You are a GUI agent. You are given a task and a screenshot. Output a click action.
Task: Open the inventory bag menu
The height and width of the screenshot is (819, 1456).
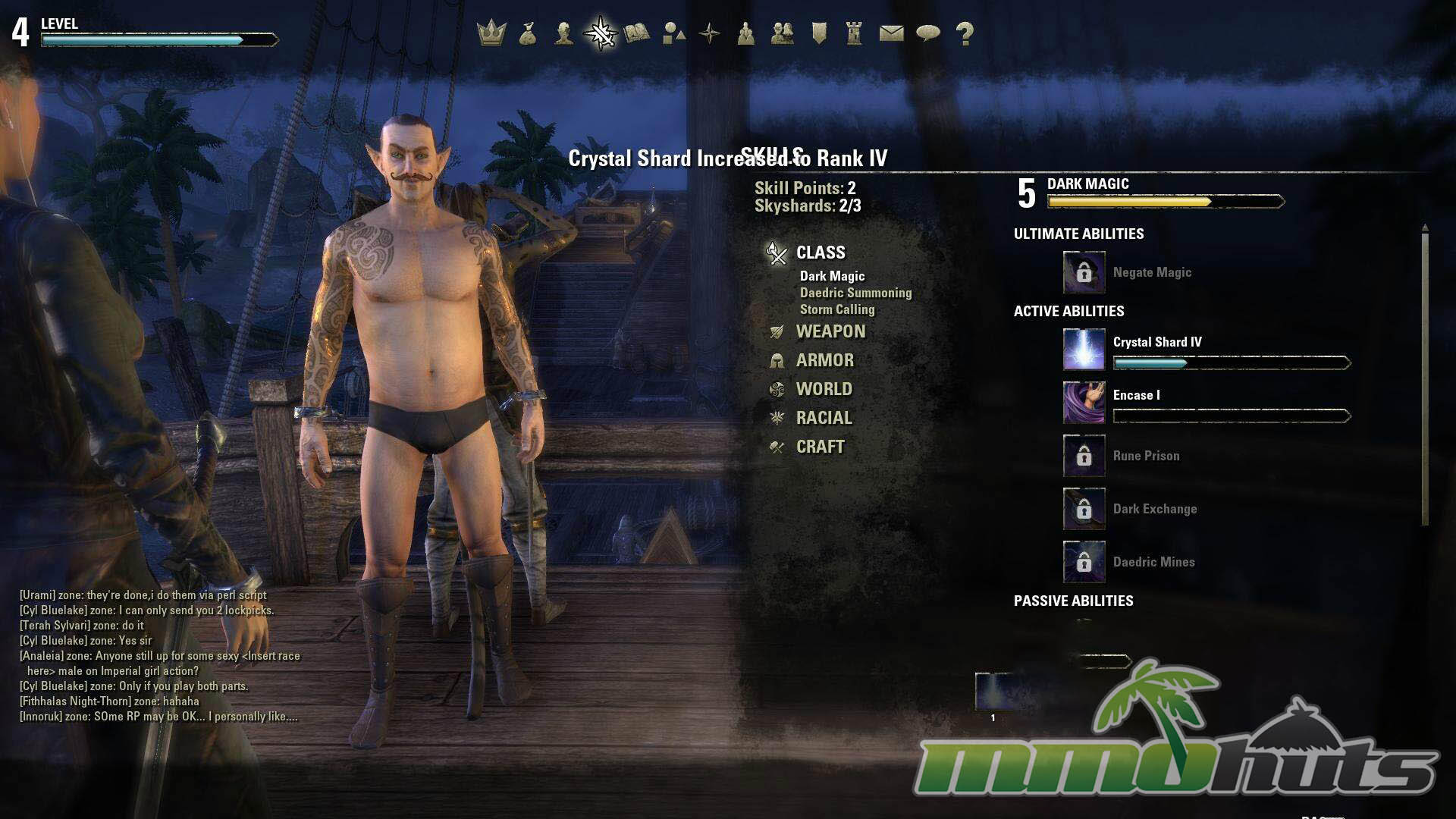point(528,33)
